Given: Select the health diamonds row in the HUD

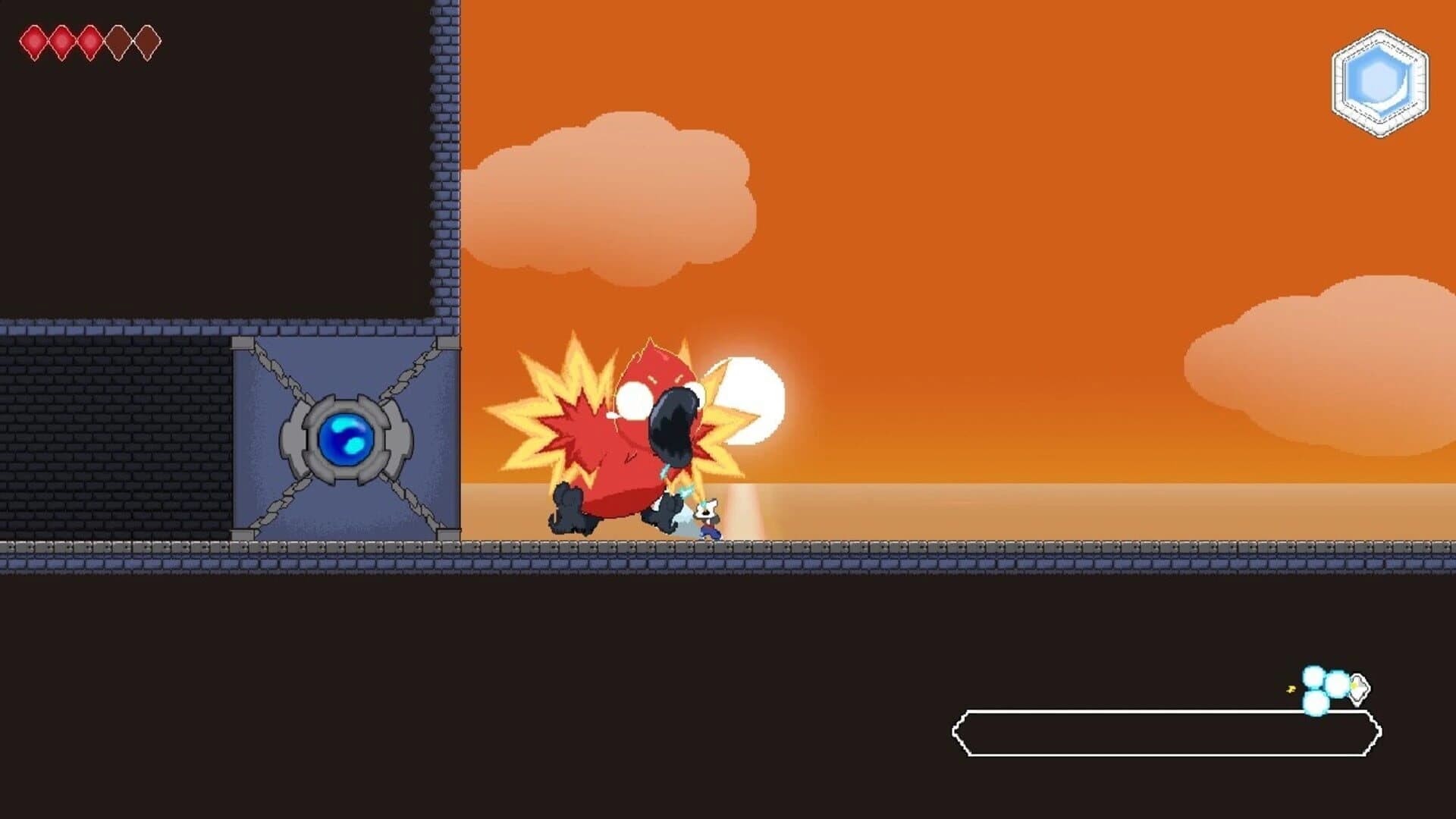Looking at the screenshot, I should click(x=89, y=42).
